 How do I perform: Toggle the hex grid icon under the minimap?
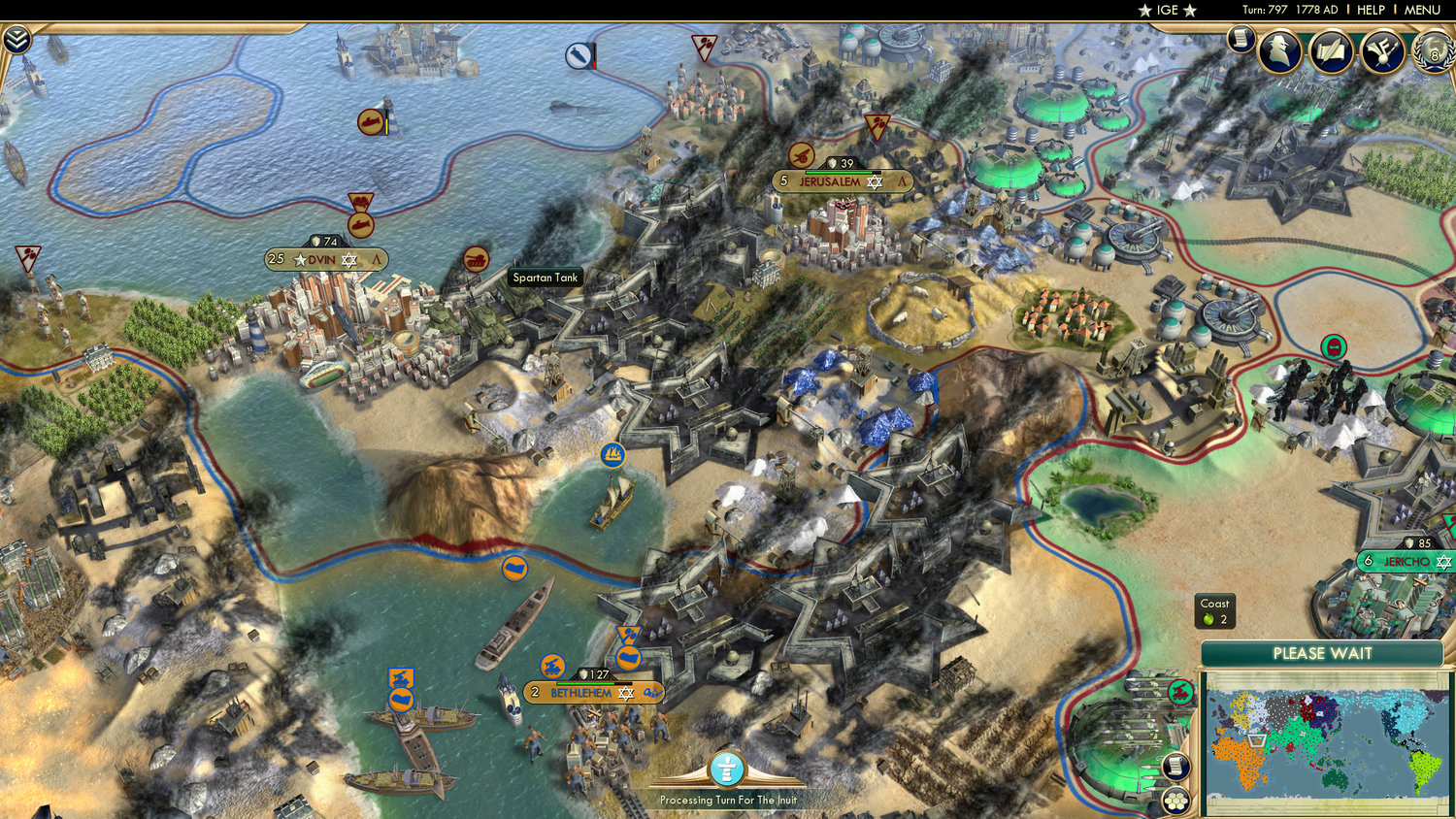click(1177, 800)
